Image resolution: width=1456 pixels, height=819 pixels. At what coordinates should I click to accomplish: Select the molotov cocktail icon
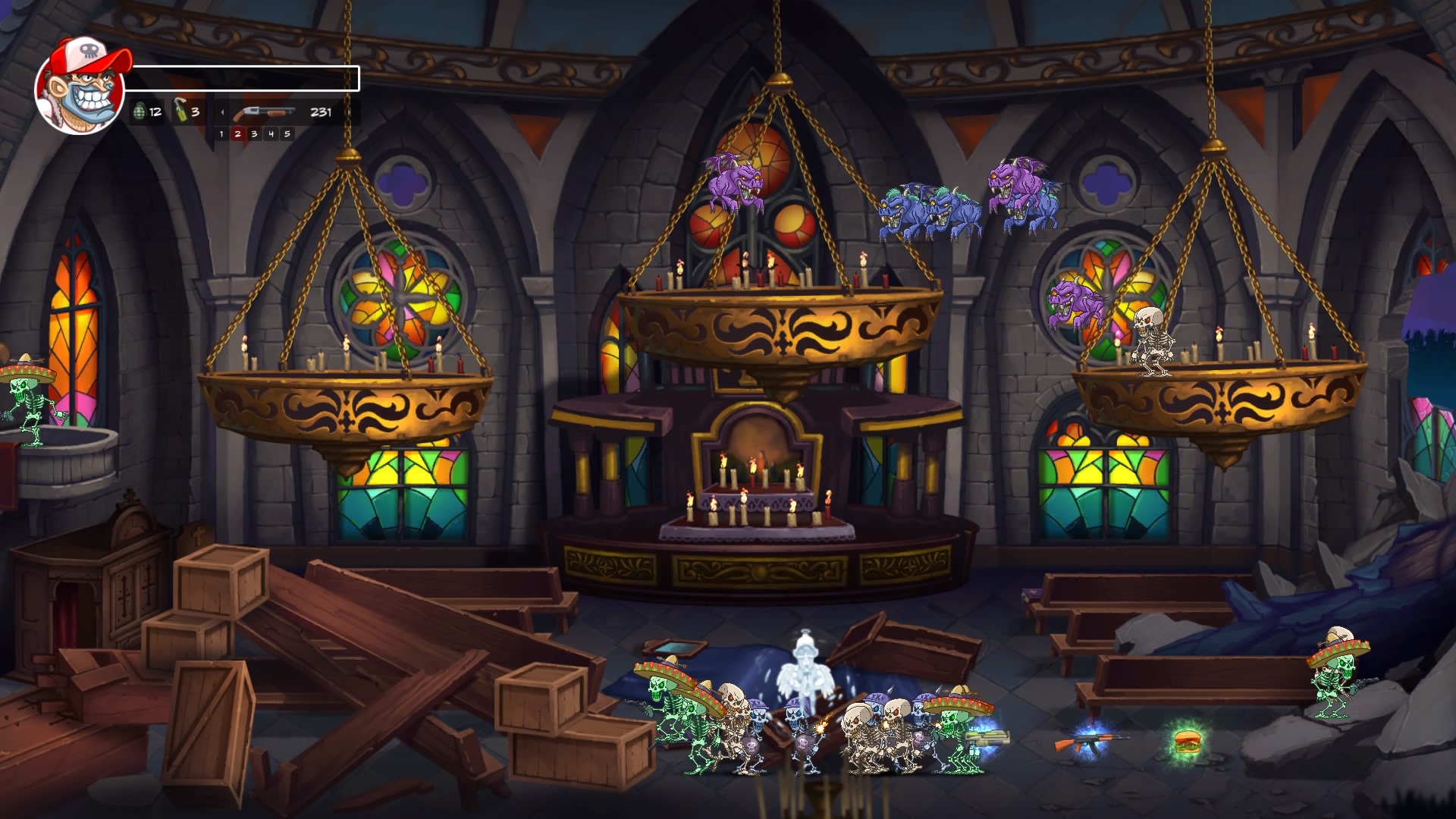pos(181,111)
